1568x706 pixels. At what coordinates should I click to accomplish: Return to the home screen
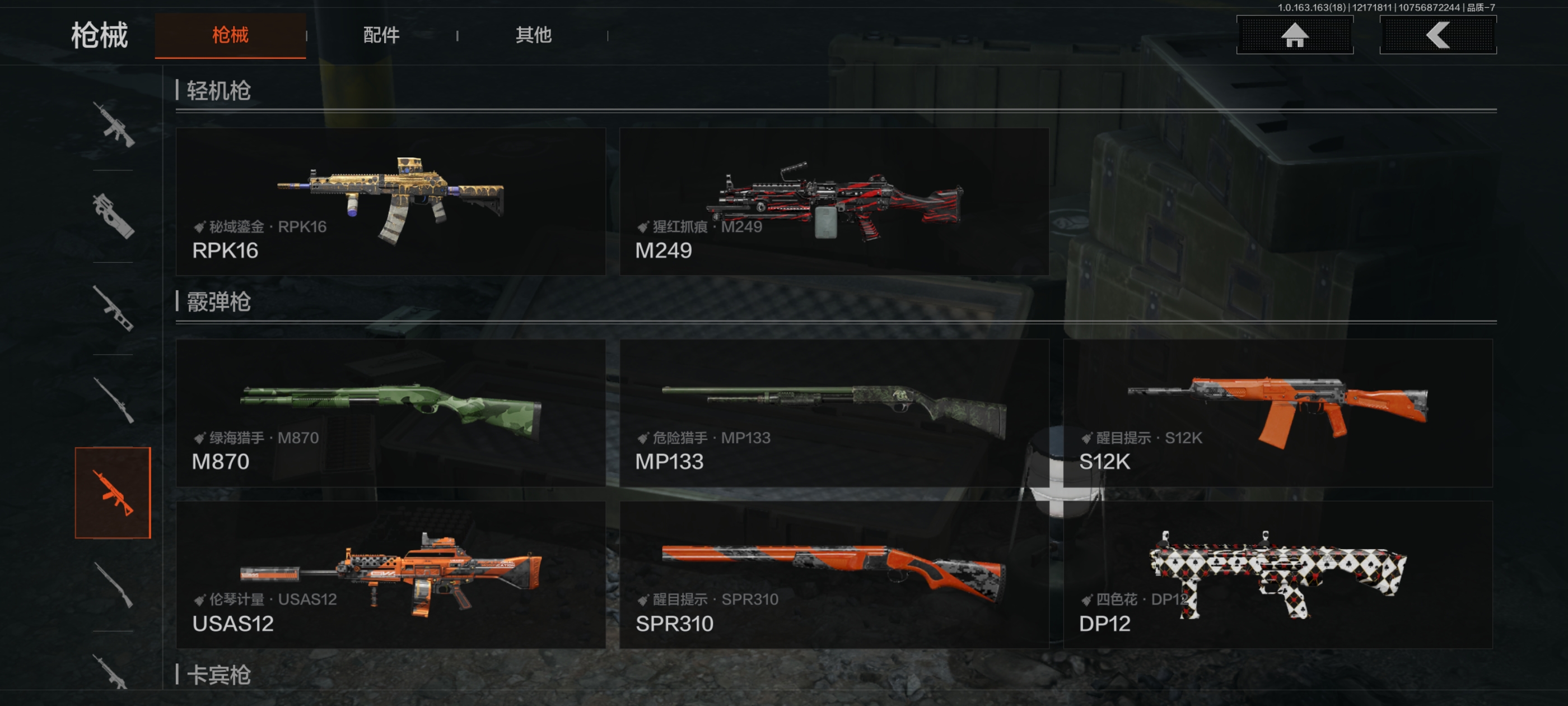1294,35
